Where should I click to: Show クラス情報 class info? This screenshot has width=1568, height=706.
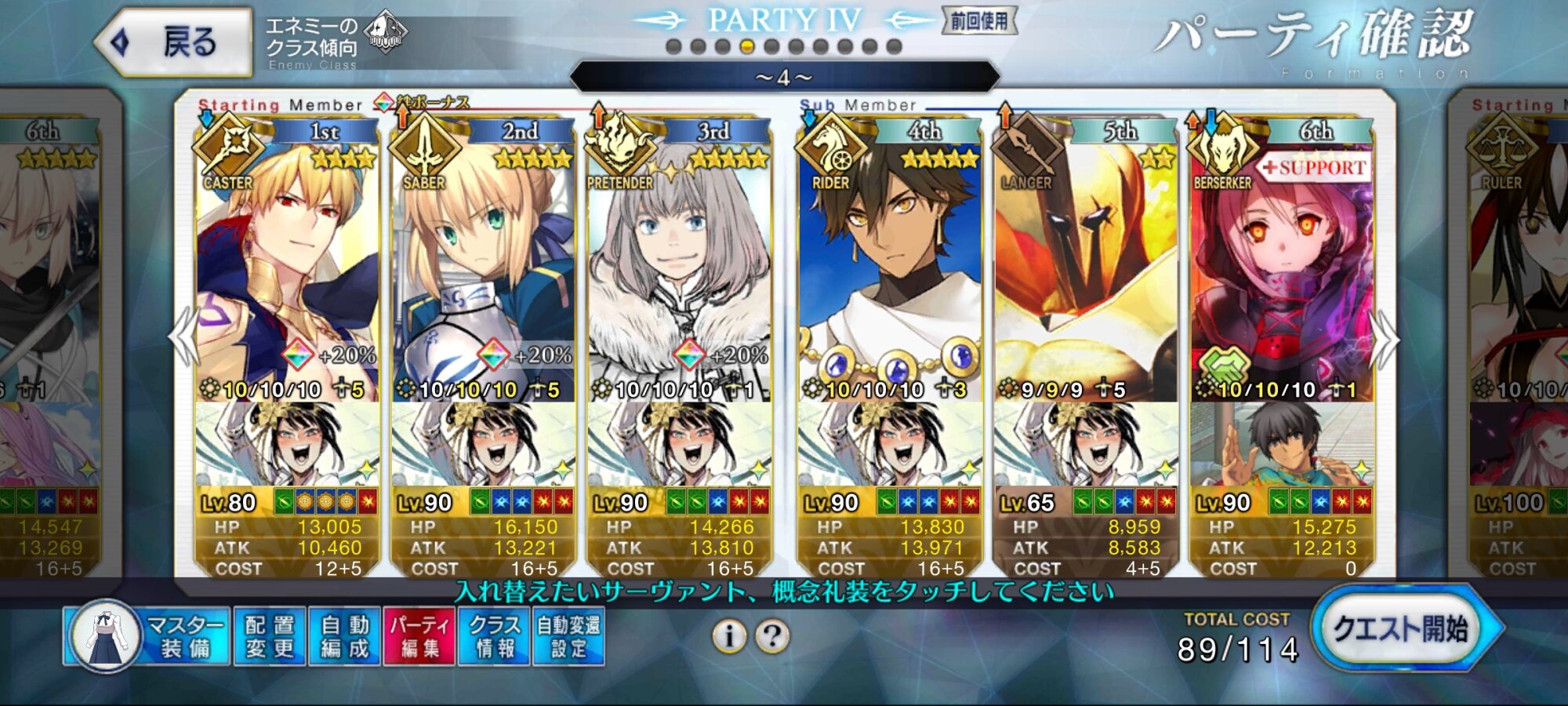(495, 636)
